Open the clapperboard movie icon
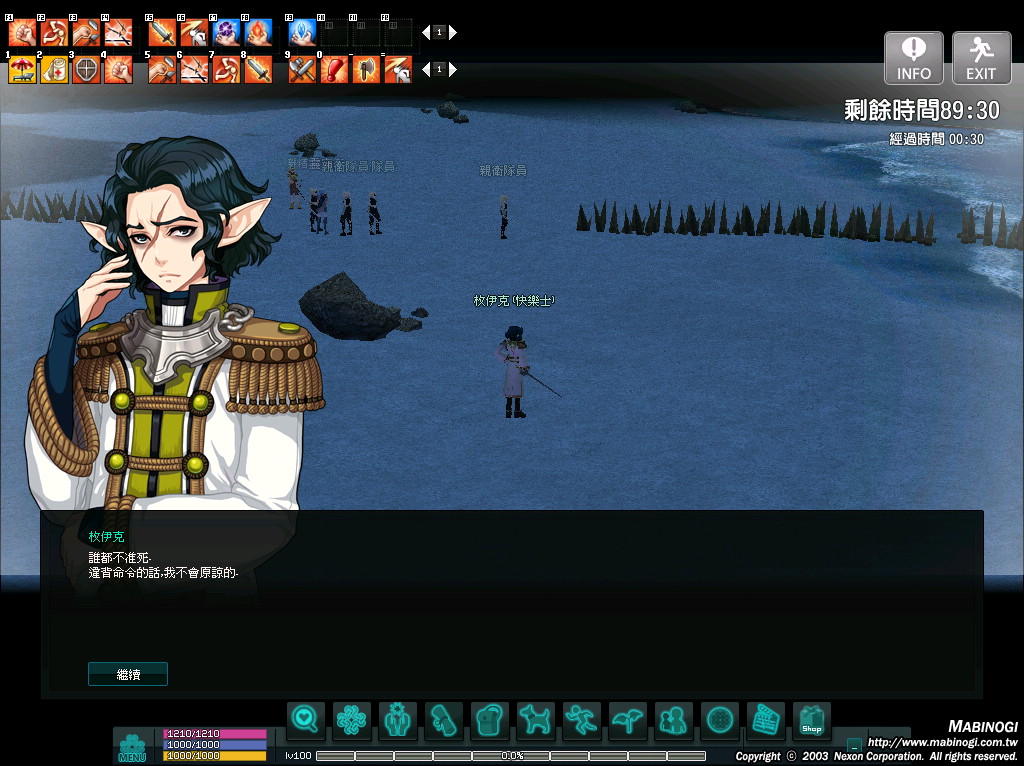The image size is (1024, 766). click(765, 719)
